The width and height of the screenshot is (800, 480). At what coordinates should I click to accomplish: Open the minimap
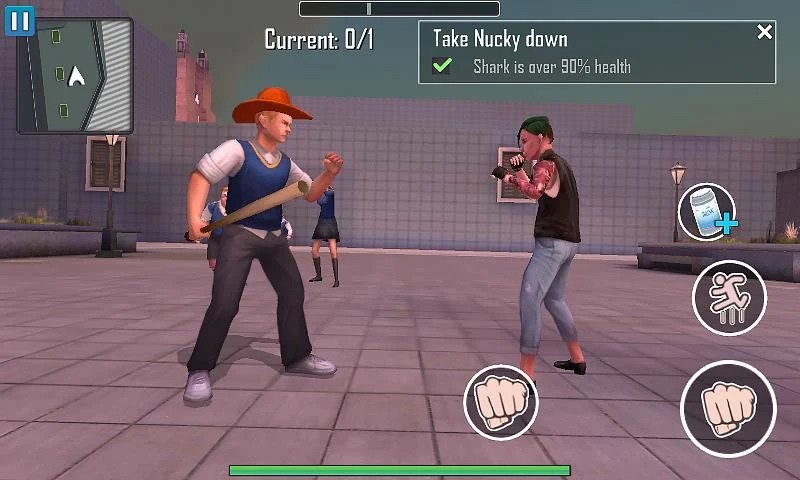[76, 77]
